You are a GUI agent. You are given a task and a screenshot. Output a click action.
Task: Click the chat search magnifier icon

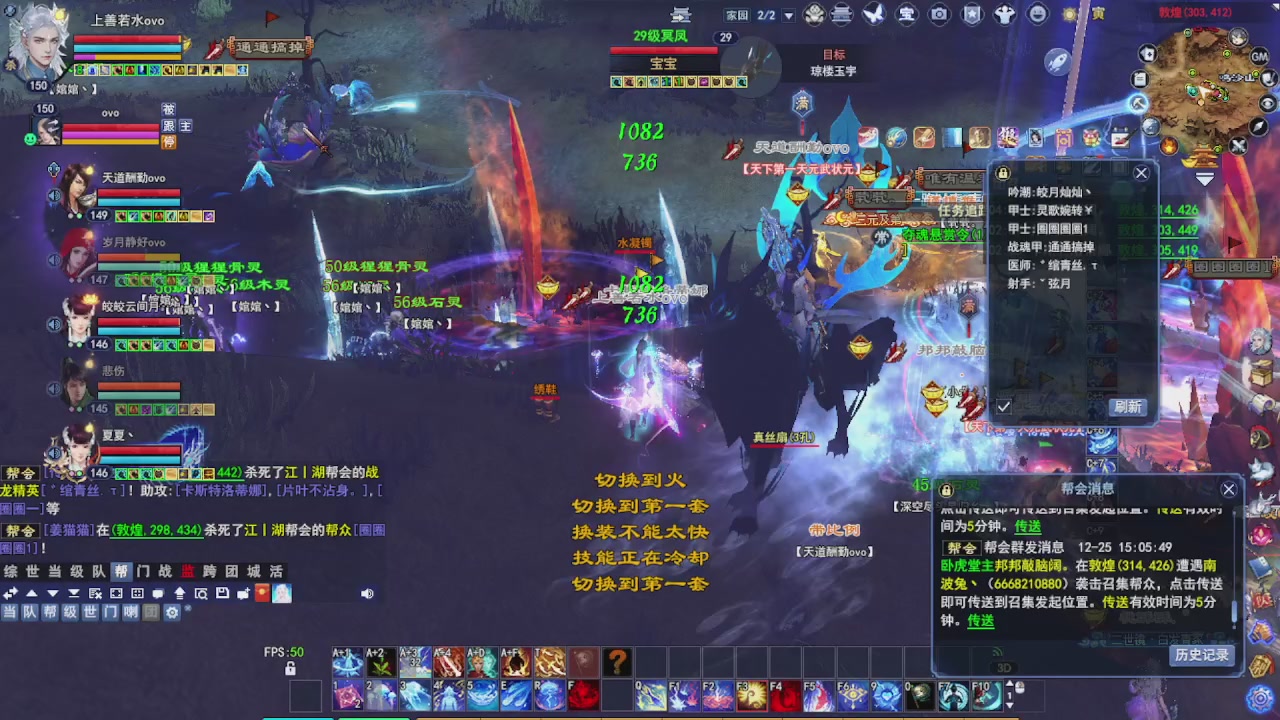pos(203,593)
